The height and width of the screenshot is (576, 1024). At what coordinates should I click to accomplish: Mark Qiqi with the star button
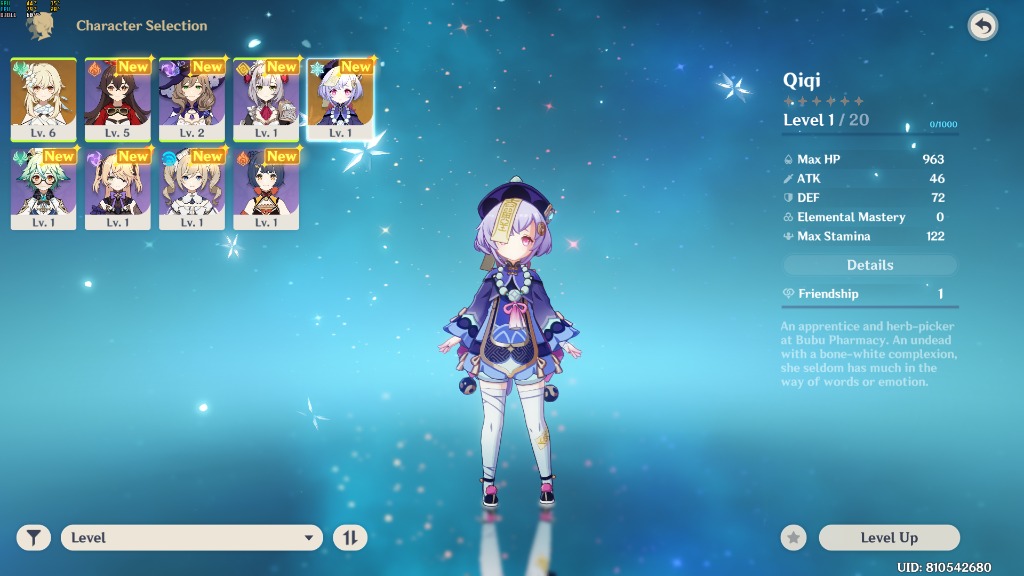[x=794, y=538]
